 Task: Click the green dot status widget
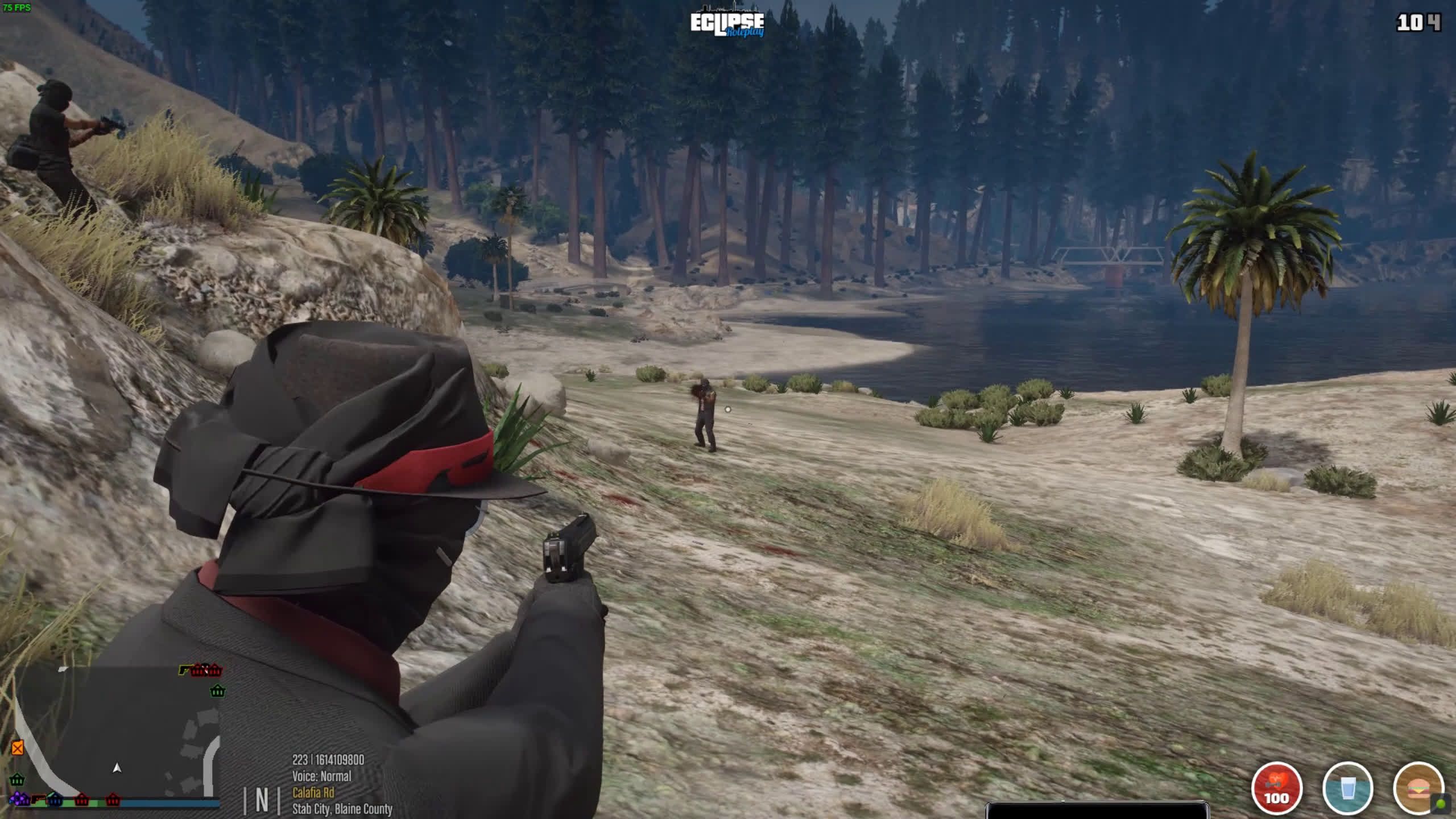tap(1441, 804)
